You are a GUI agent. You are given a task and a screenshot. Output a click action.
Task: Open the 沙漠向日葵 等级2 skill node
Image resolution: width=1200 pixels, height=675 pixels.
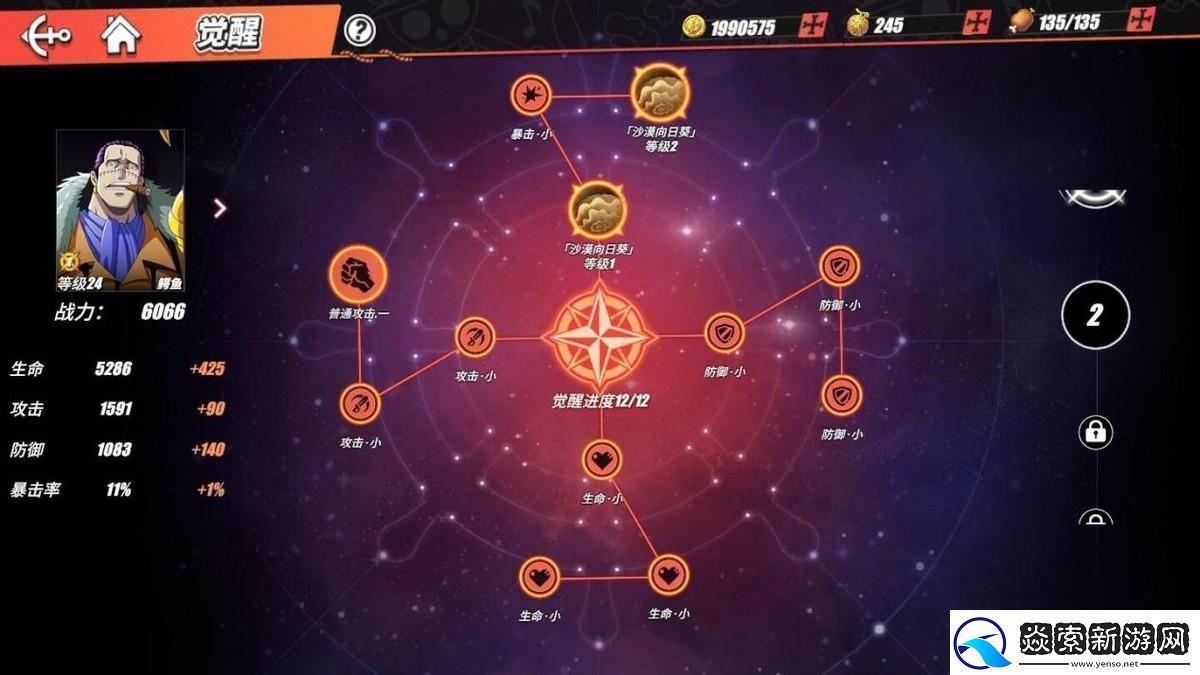pyautogui.click(x=661, y=94)
